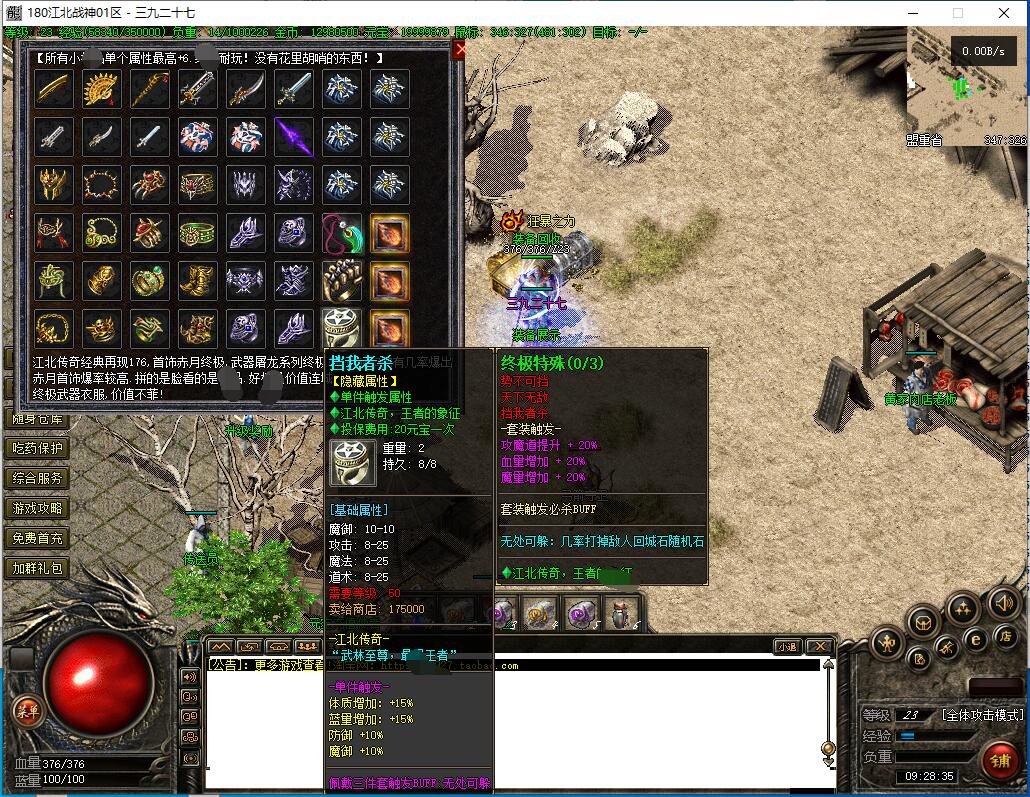Screen dimensions: 1030x797
Task: Open the red 铺 stall button
Action: [x=999, y=761]
